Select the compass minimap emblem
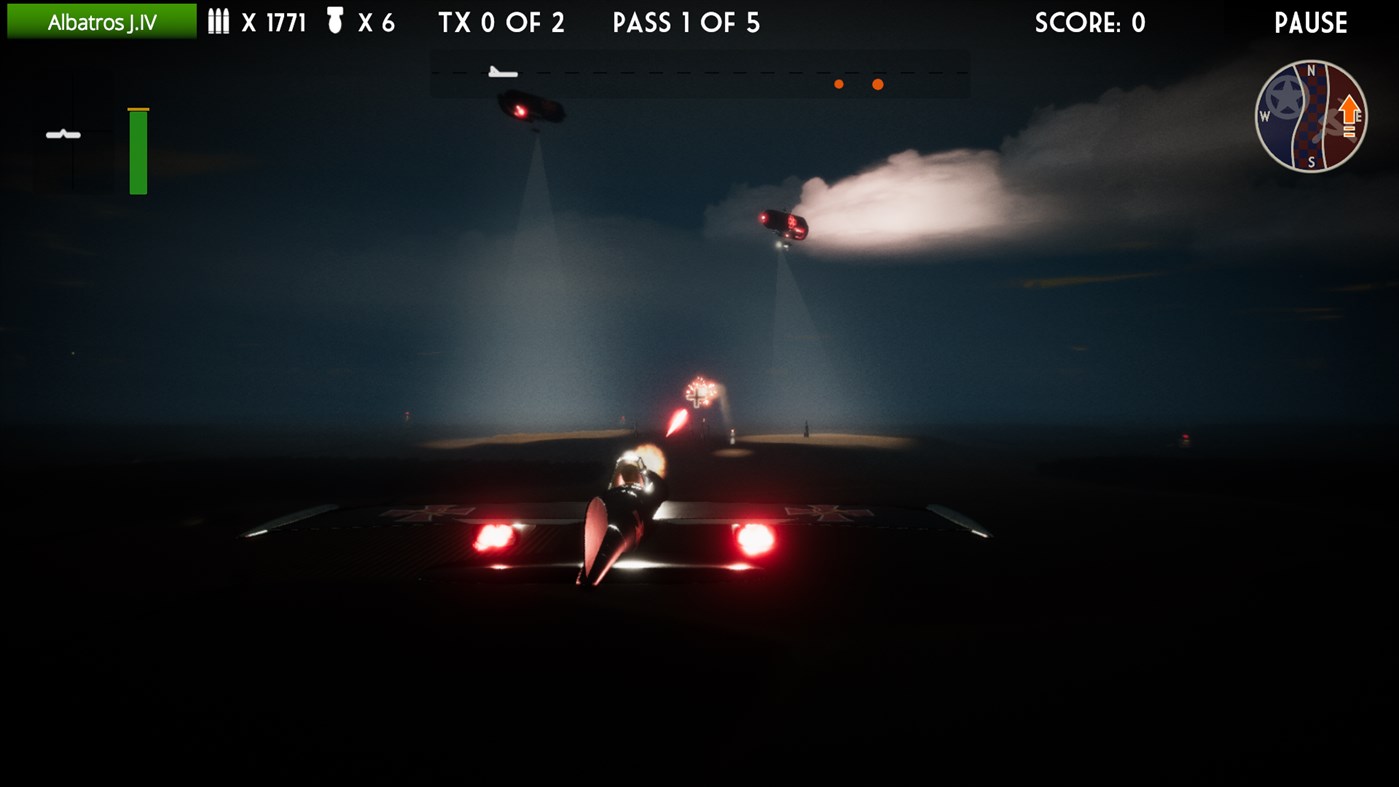 point(1312,115)
